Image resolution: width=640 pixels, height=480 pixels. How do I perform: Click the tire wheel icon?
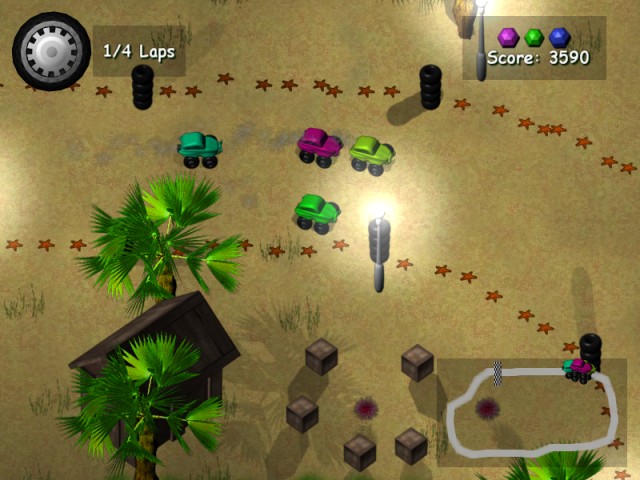click(50, 50)
